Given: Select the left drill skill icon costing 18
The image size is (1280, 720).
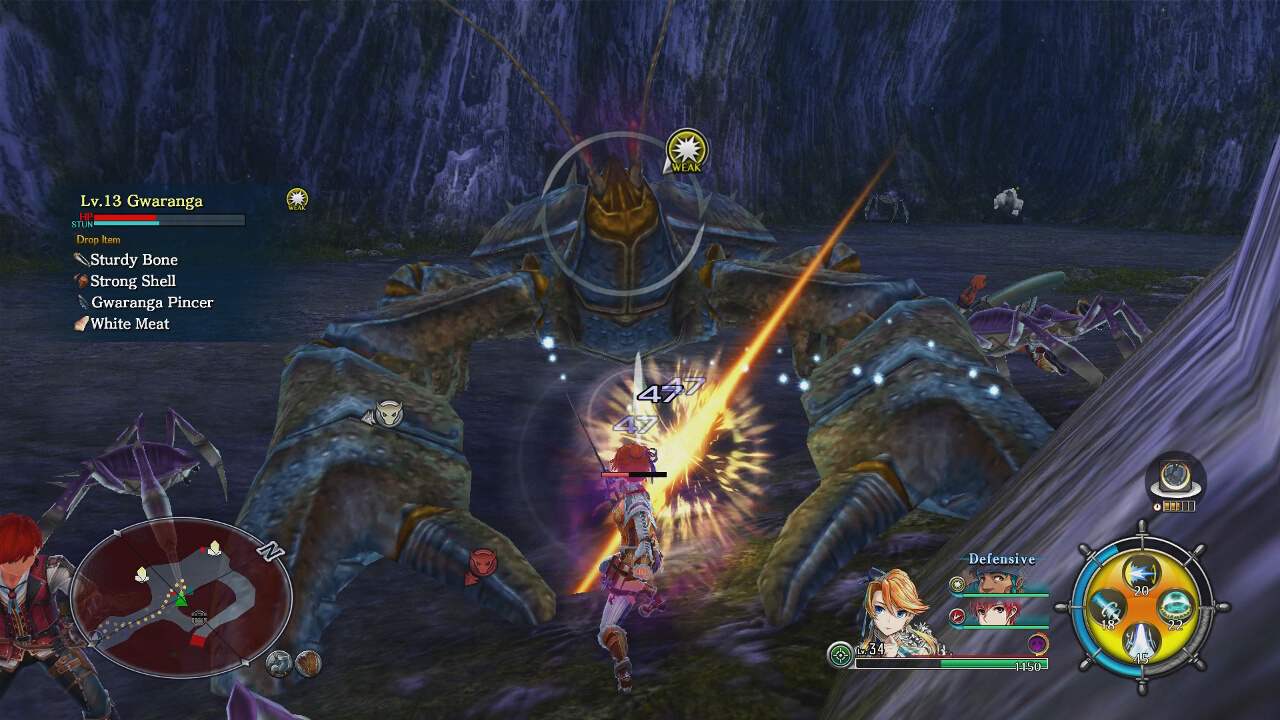Looking at the screenshot, I should coord(1109,607).
